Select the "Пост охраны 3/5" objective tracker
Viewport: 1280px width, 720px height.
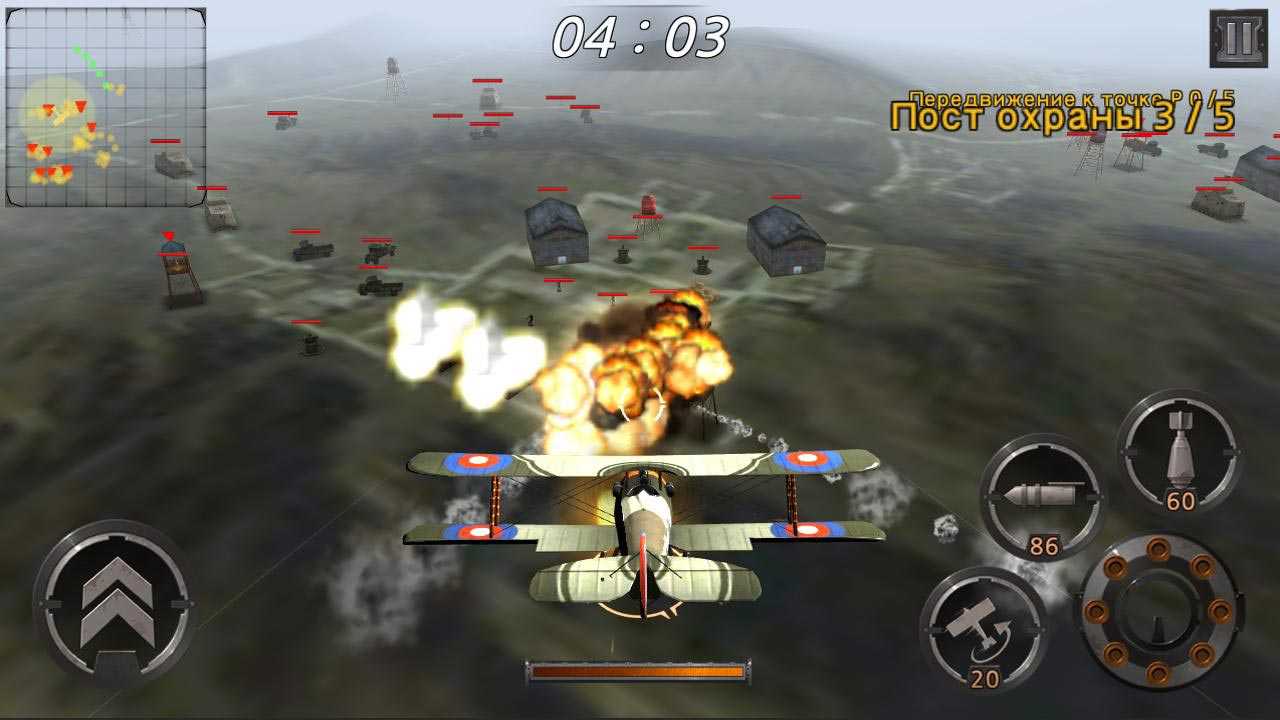click(x=1062, y=116)
